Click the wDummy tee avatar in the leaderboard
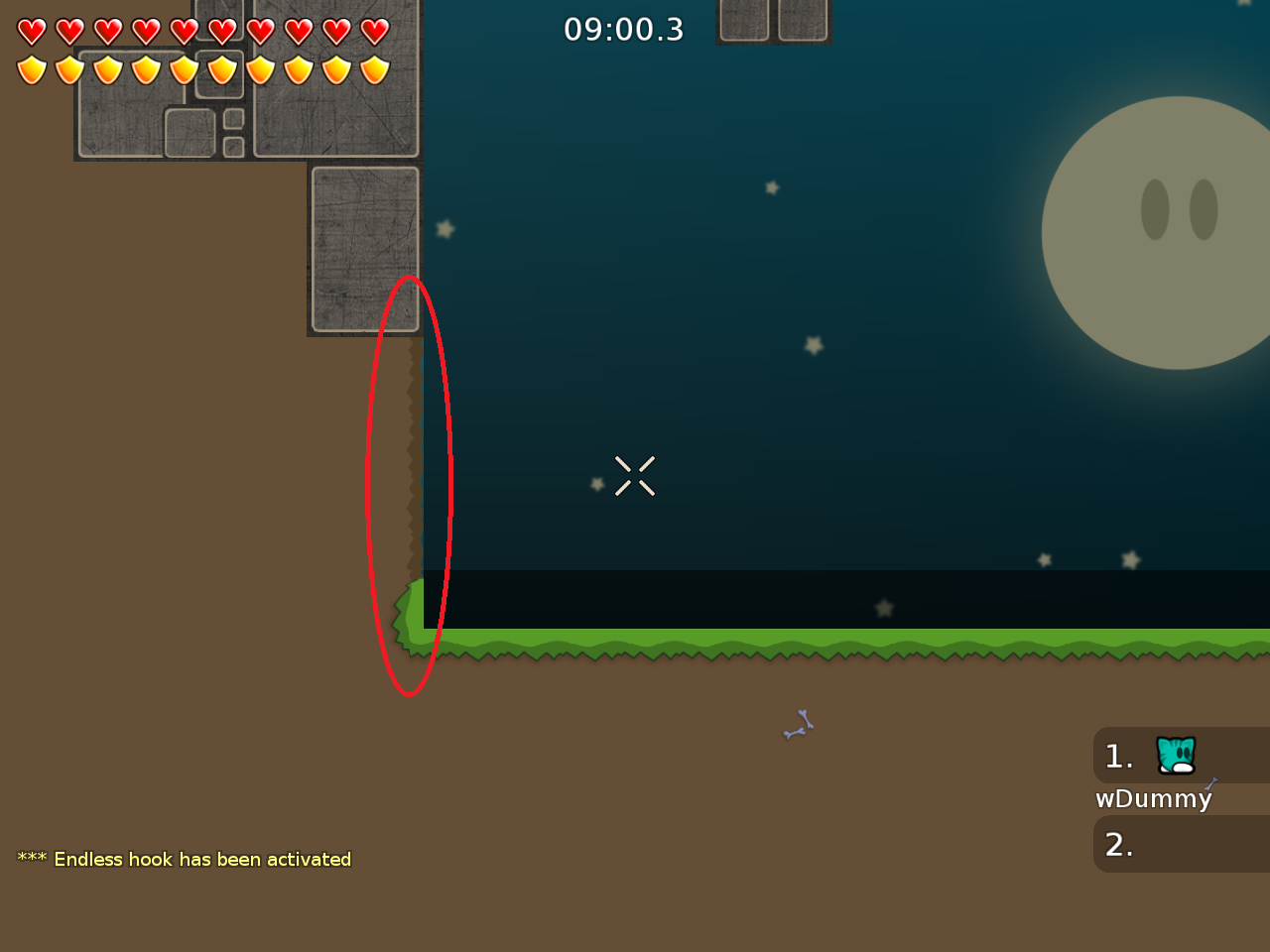 (x=1175, y=756)
